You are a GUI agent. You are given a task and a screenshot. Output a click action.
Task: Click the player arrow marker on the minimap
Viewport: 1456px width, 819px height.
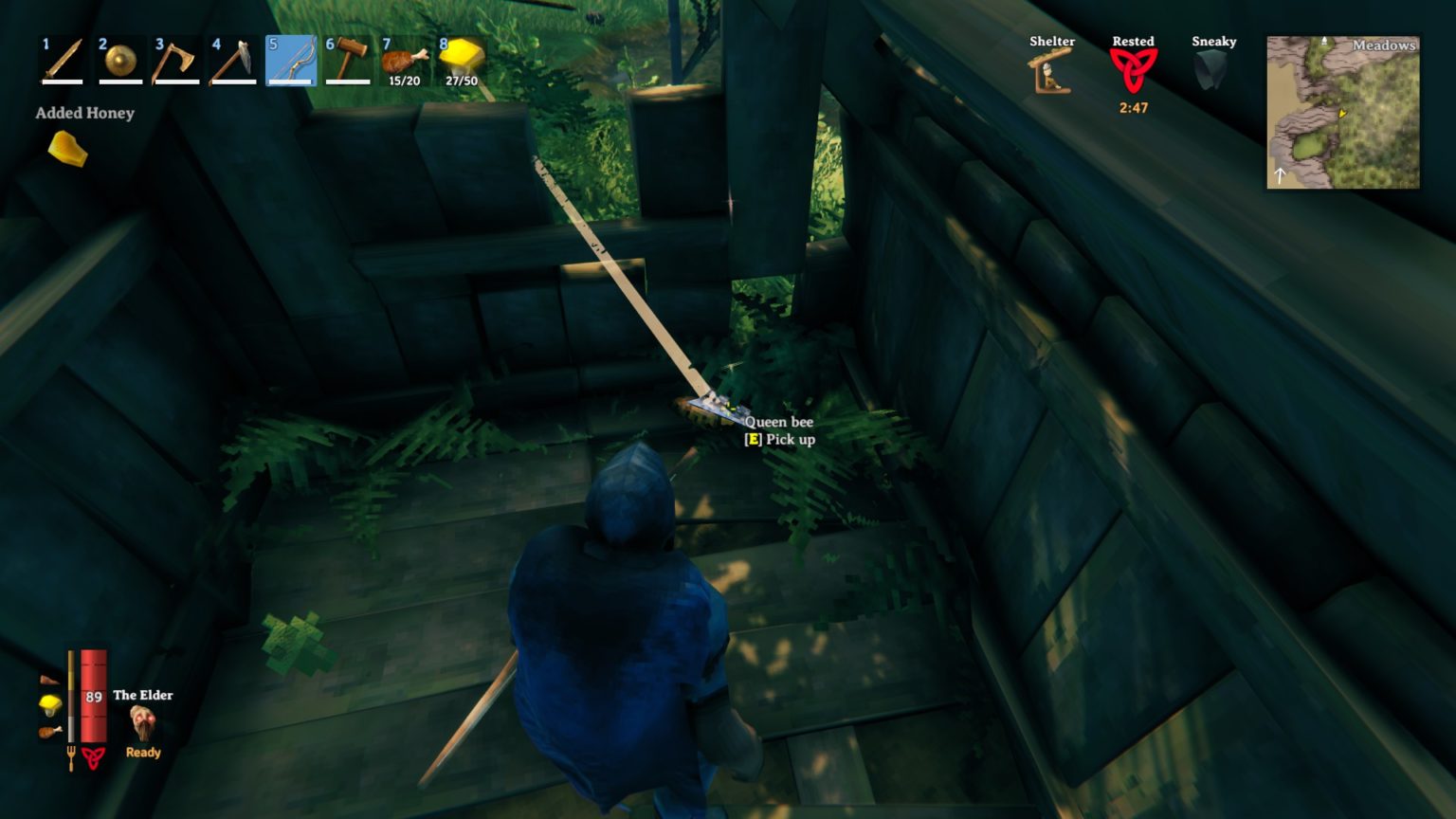[x=1341, y=114]
